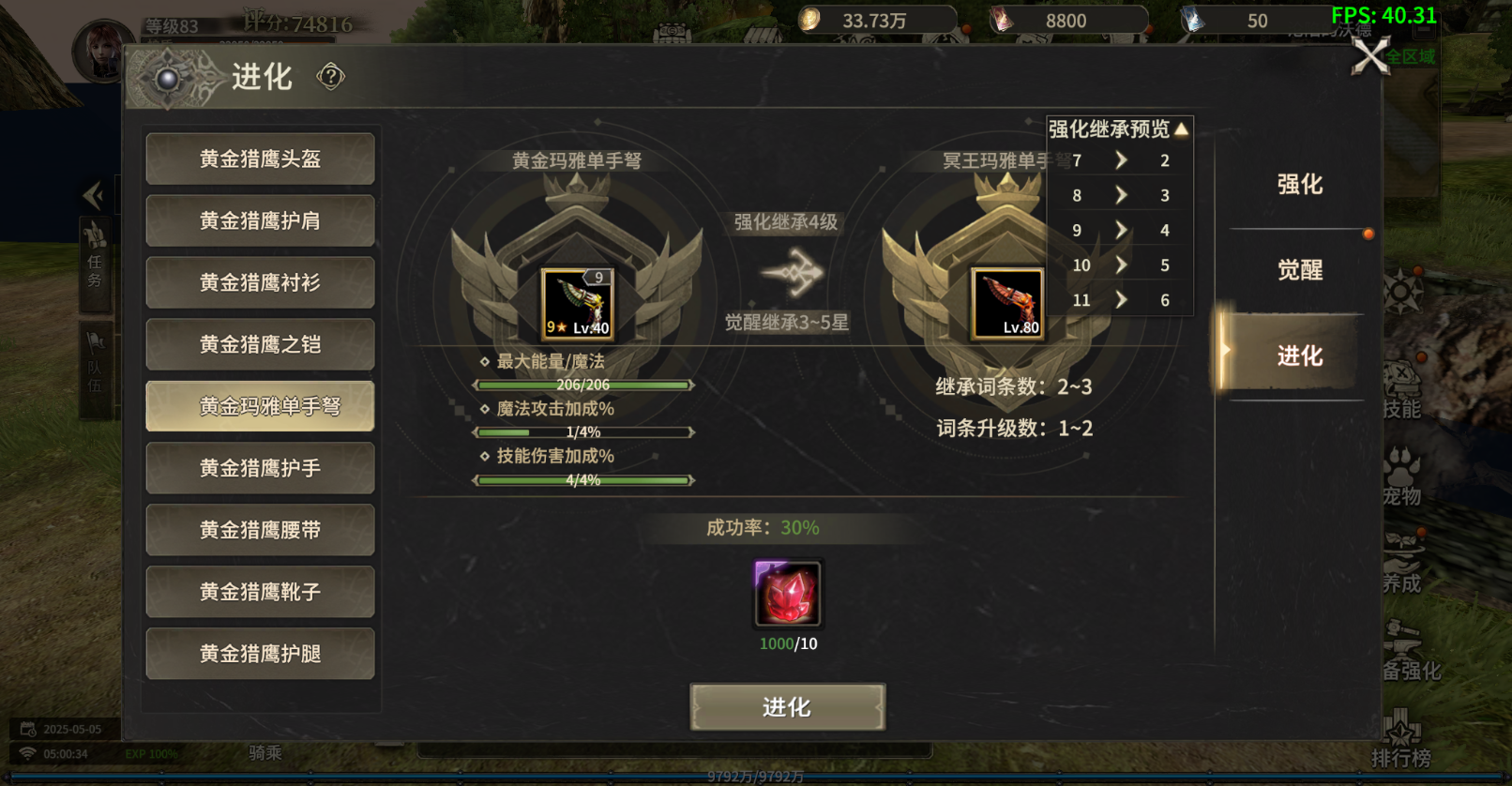This screenshot has width=1512, height=786.
Task: Click the gold coin currency icon
Action: point(809,18)
